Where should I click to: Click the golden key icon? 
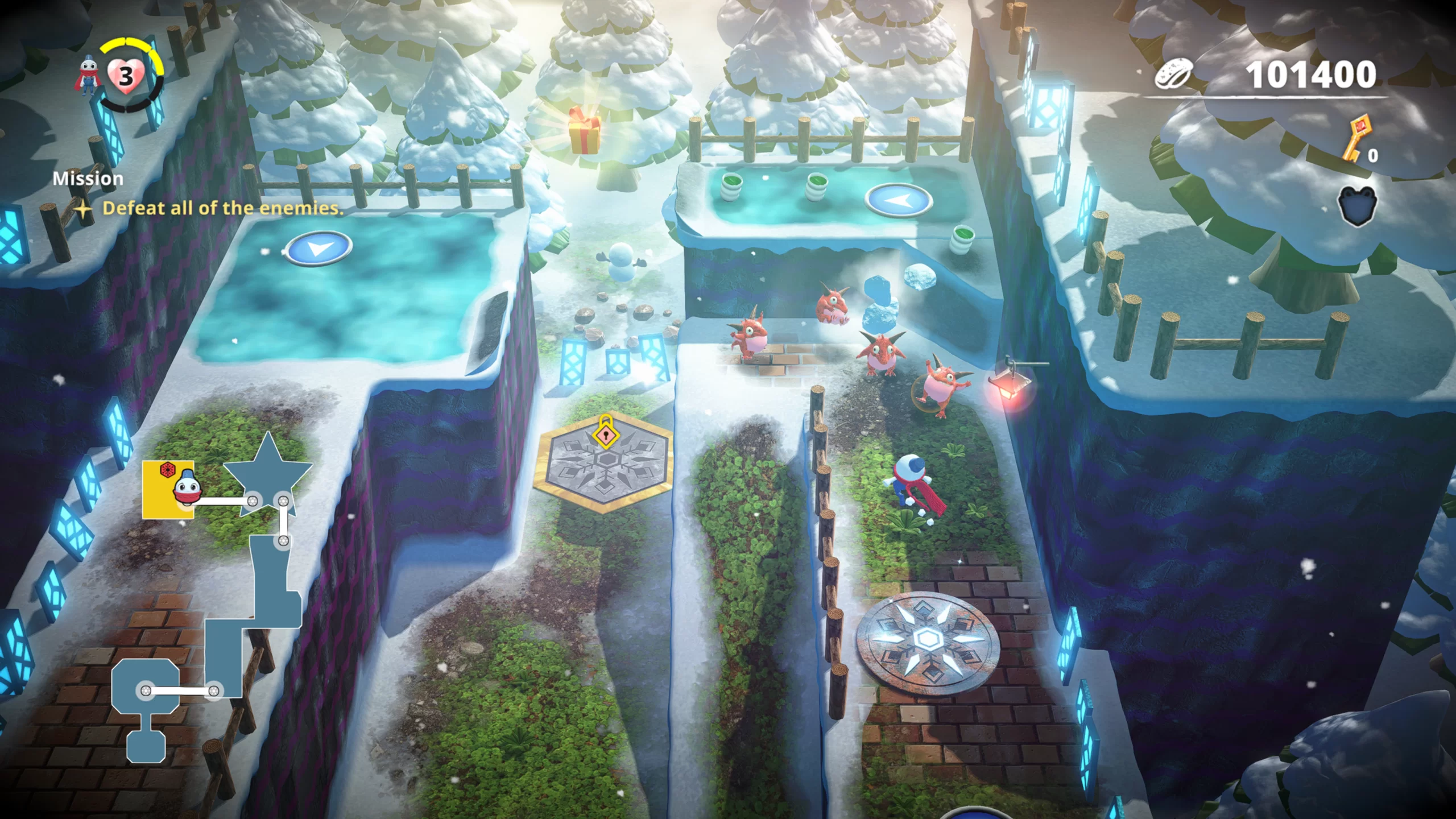[x=1357, y=138]
